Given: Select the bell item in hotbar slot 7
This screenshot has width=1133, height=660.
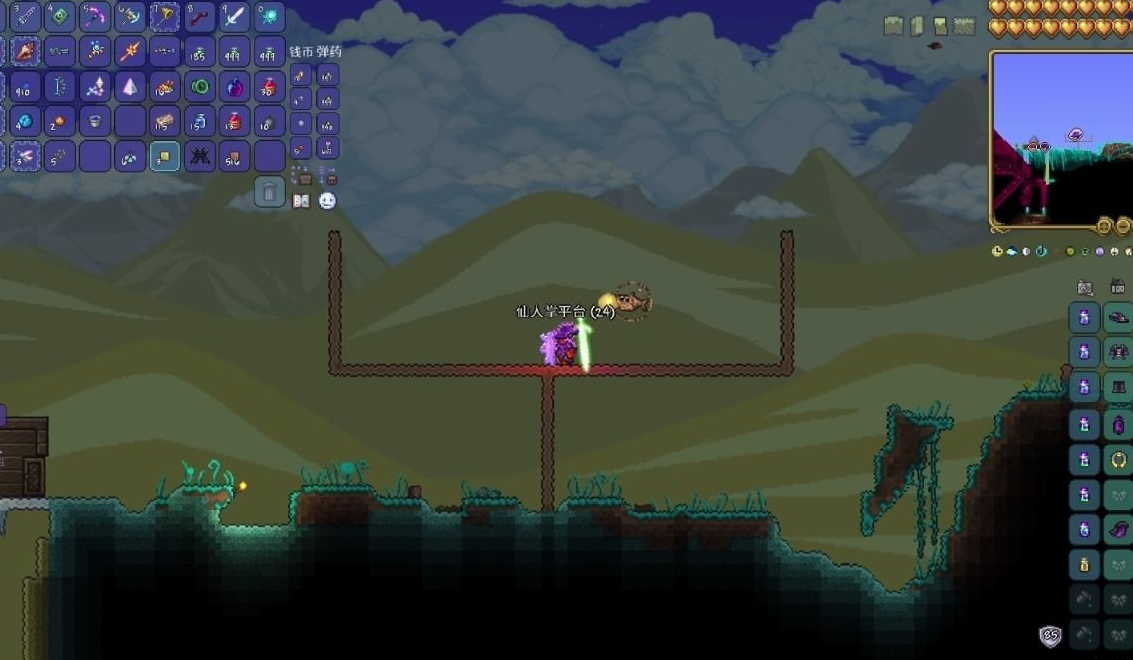Looking at the screenshot, I should [164, 17].
